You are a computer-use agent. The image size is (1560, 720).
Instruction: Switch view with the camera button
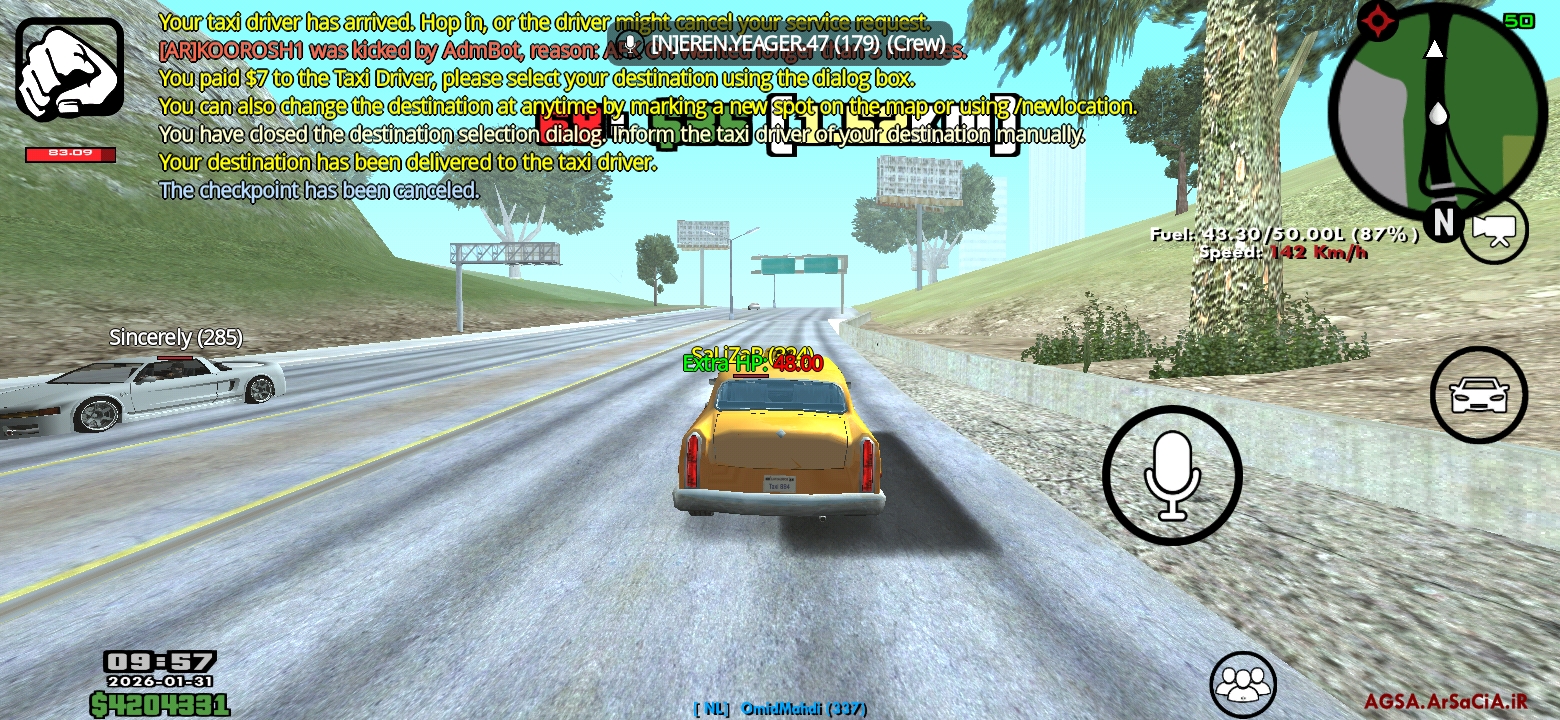pos(1494,231)
